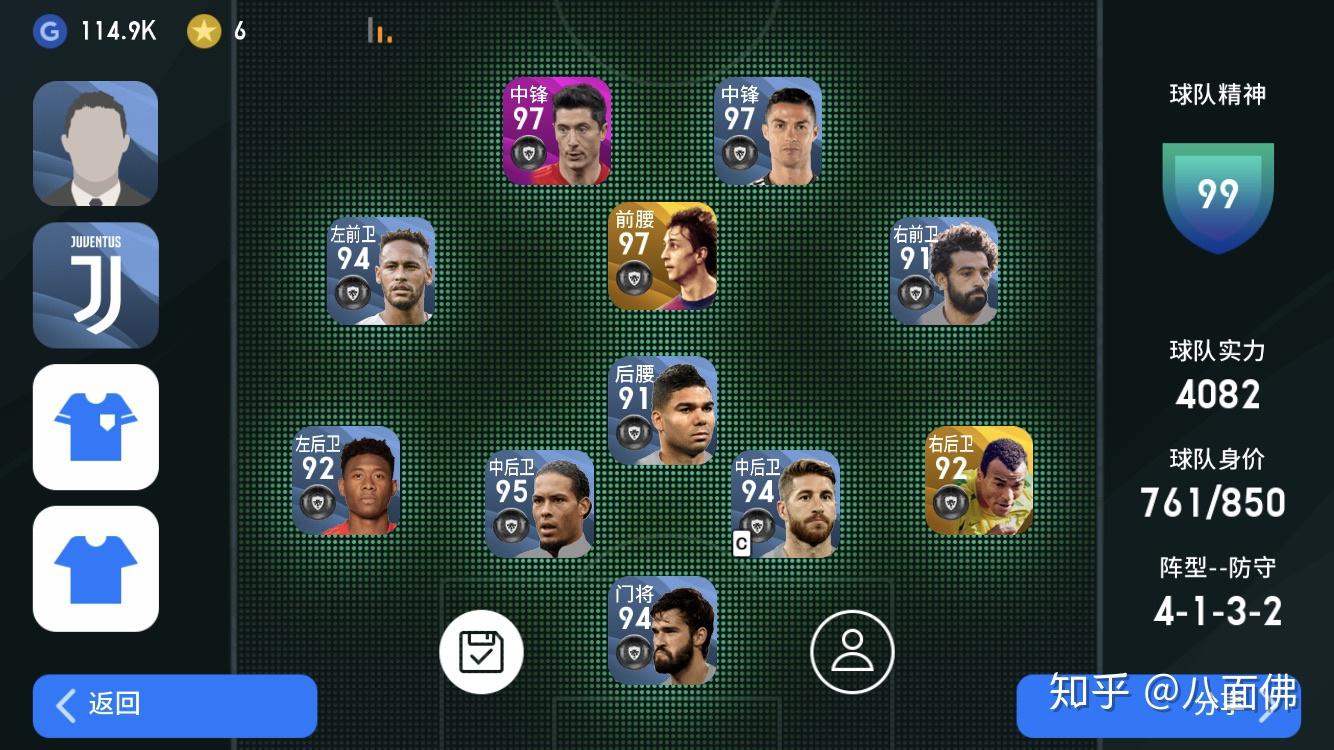Viewport: 1334px width, 750px height.
Task: Select the blue 中锋 97 striker card
Action: [x=768, y=131]
